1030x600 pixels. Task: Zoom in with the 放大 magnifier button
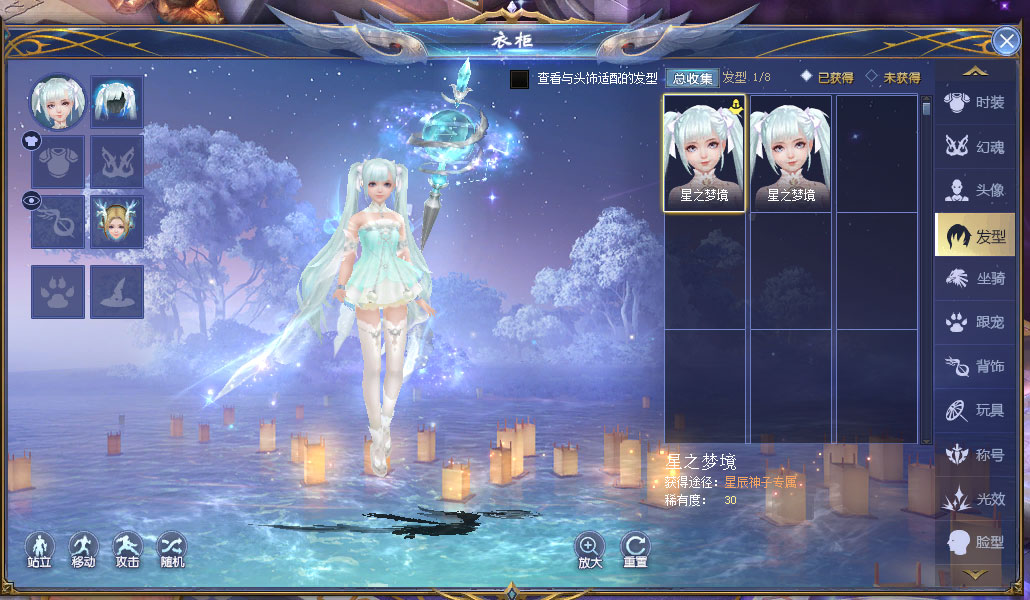[590, 548]
